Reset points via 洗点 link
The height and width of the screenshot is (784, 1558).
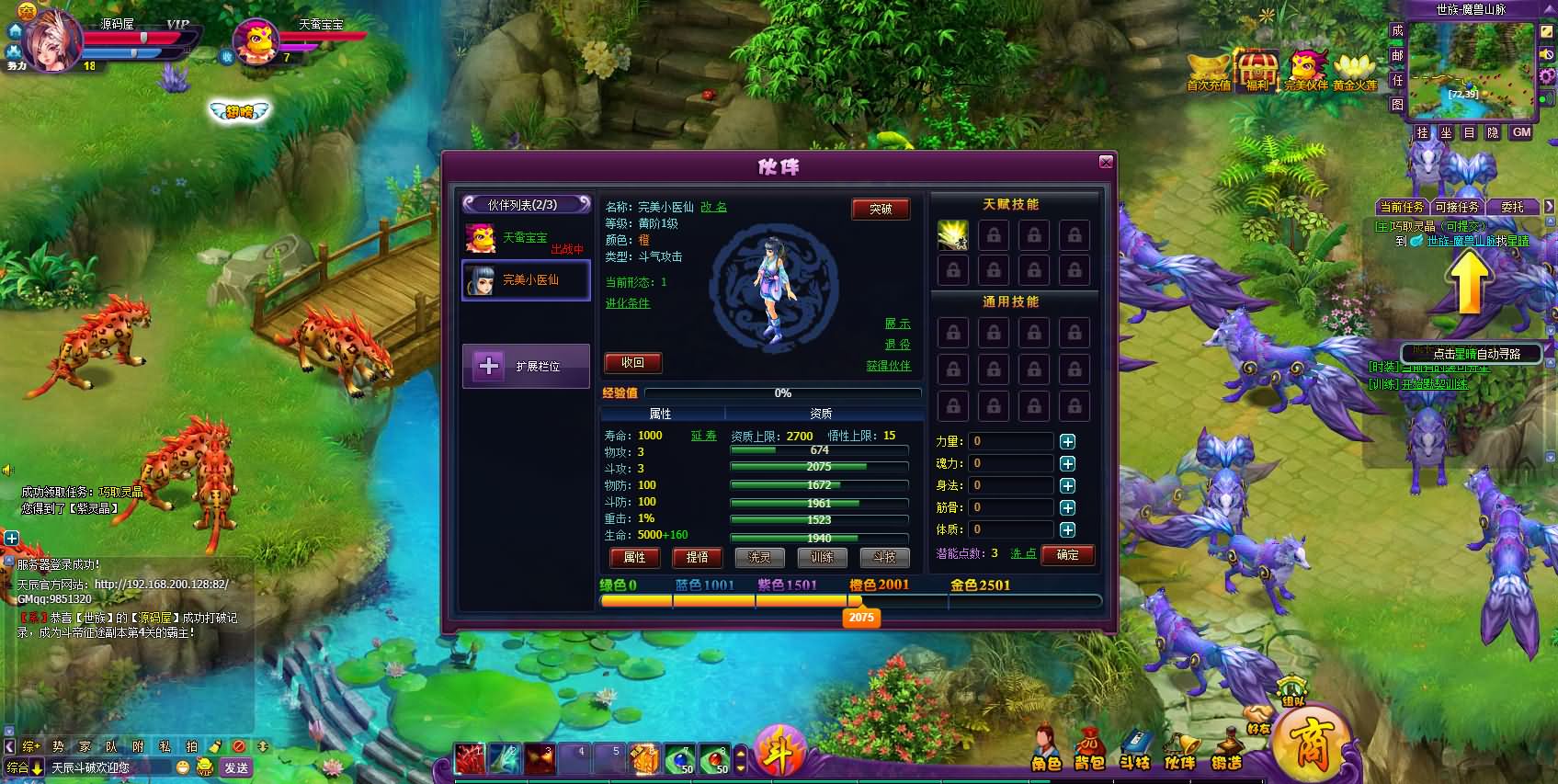[x=1023, y=554]
